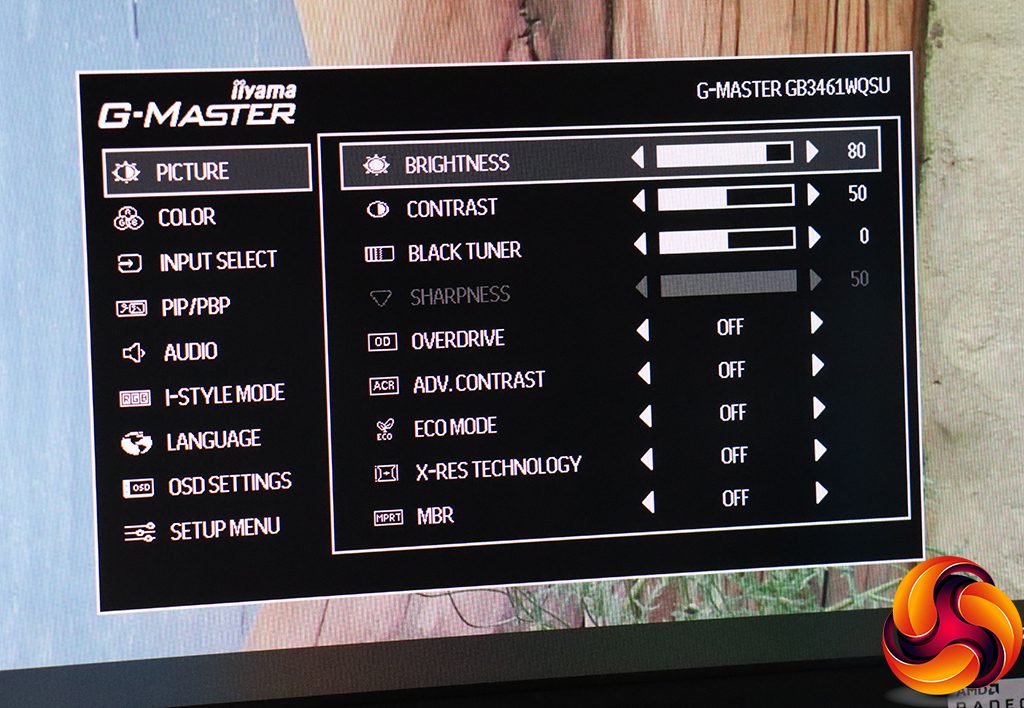Decrease brightness with left arrow
Screen dimensions: 1024x708
[x=638, y=155]
